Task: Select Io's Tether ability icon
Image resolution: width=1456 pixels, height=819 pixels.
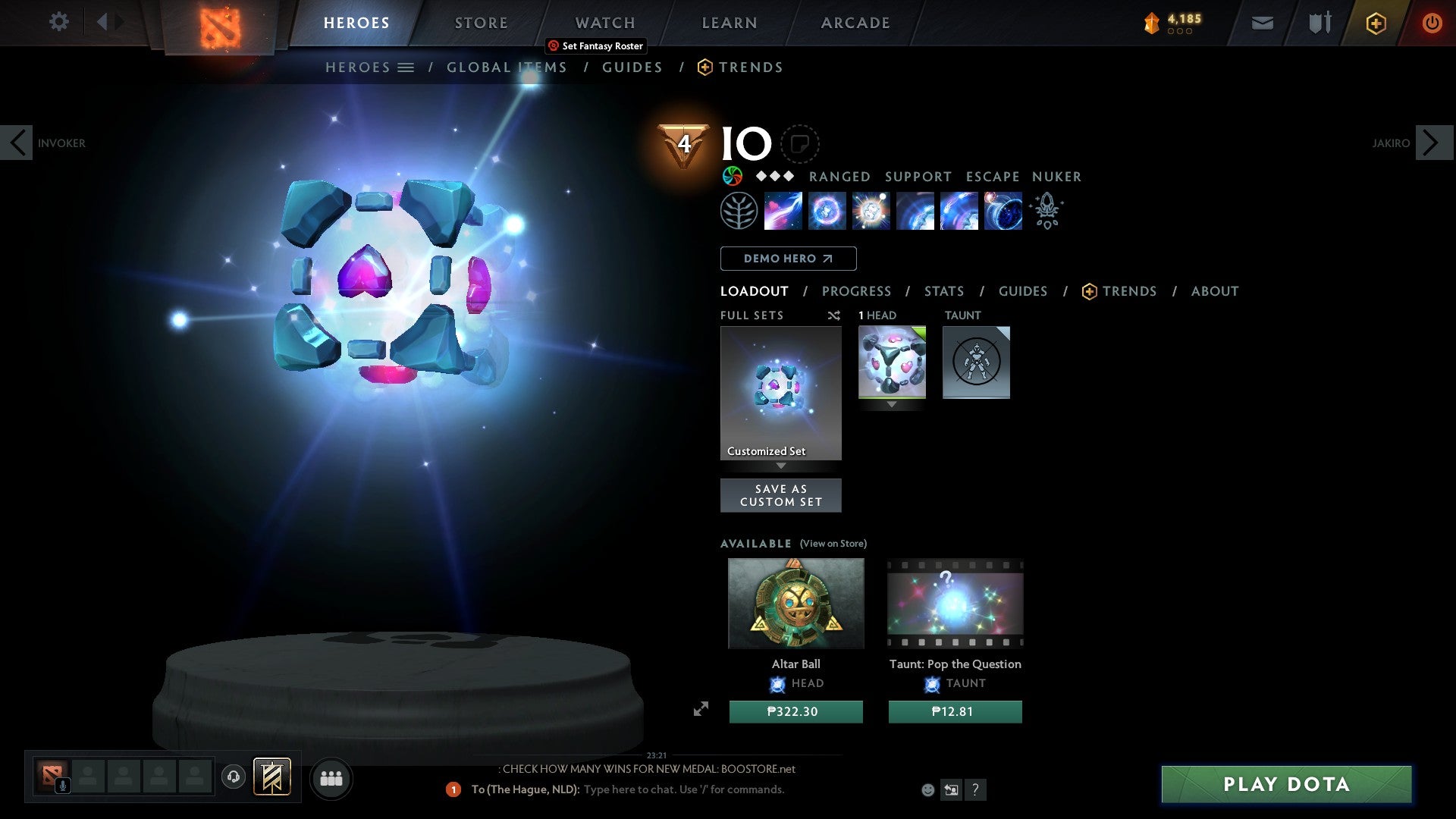Action: click(x=784, y=211)
